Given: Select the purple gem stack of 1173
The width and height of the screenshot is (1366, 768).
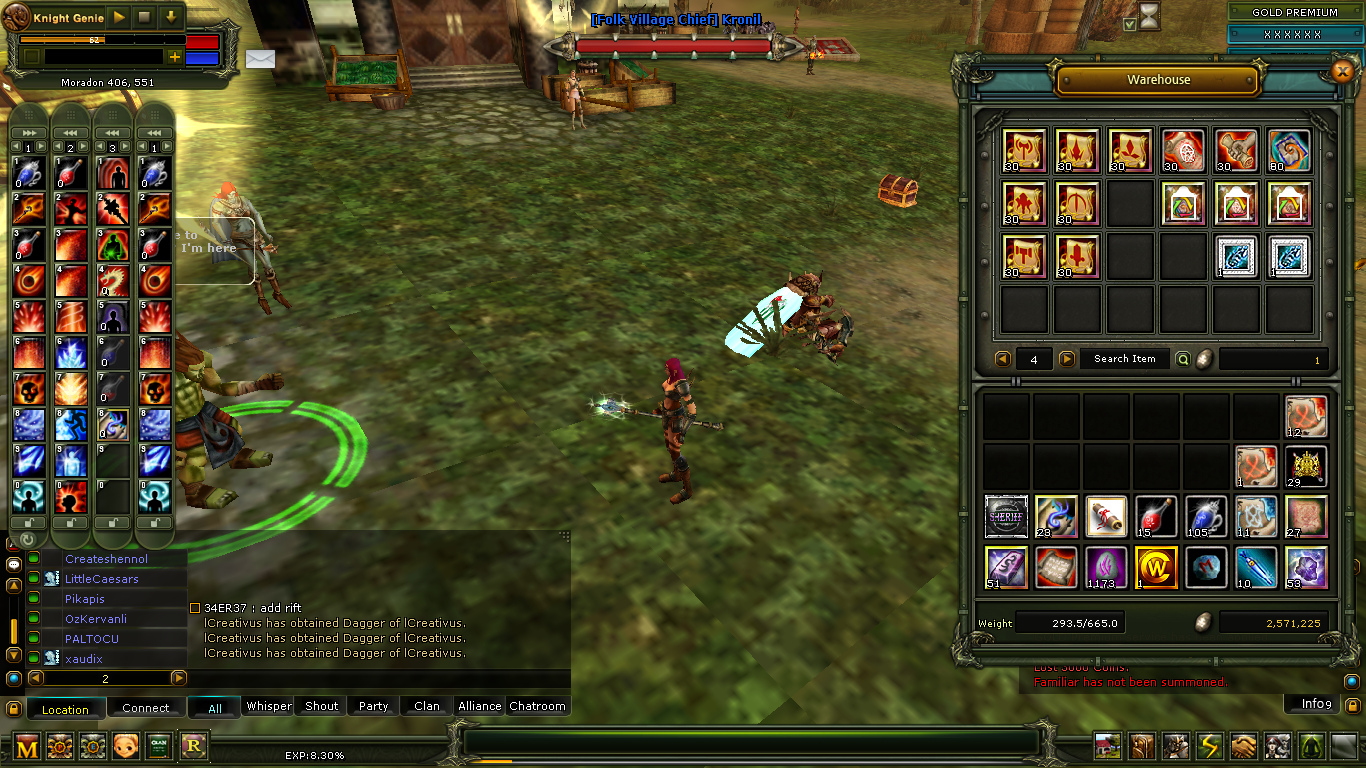Looking at the screenshot, I should click(1106, 567).
